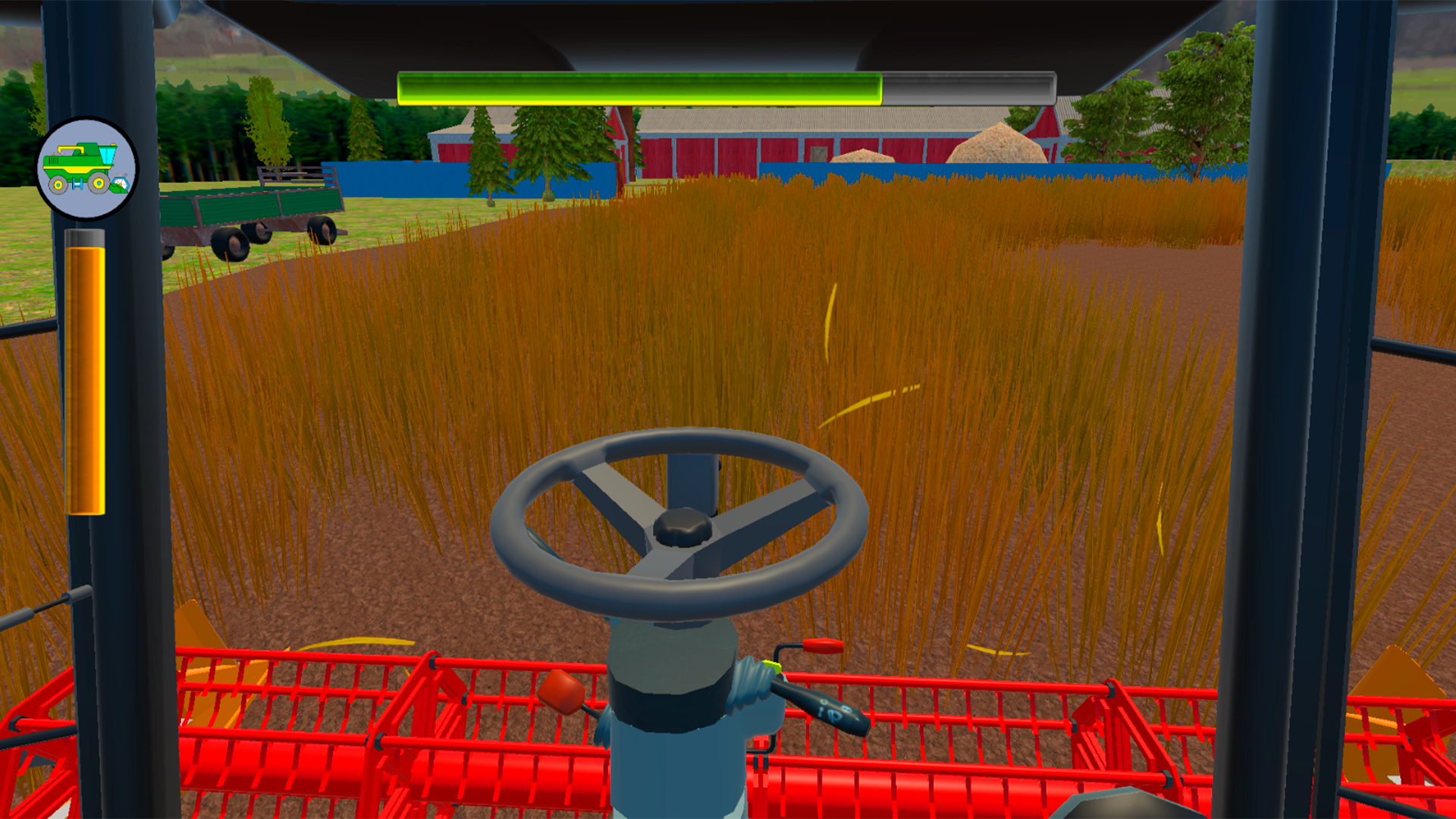Click the yellow stripe on the combine icon
The height and width of the screenshot is (819, 1456).
click(77, 169)
